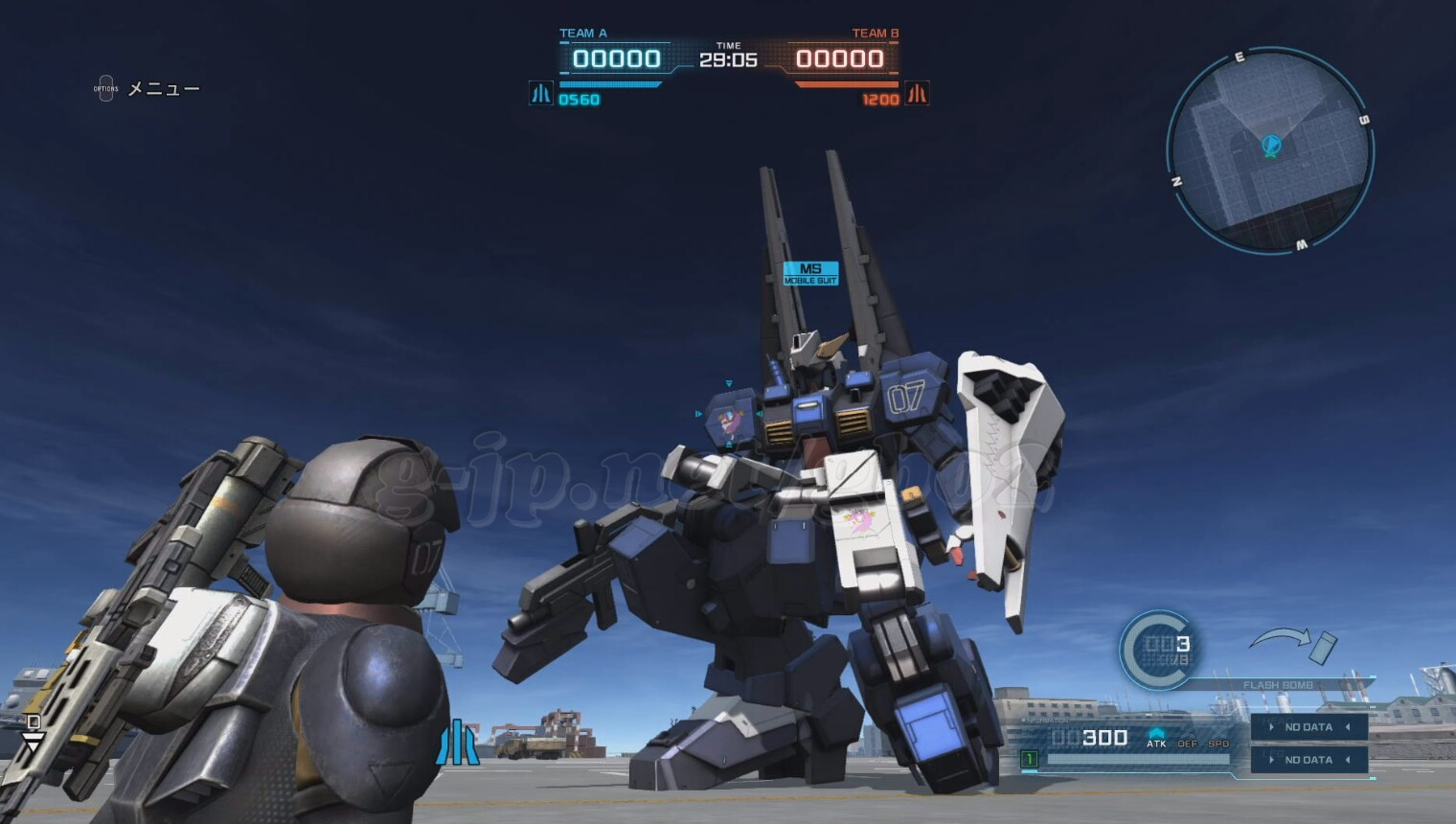Choose the lower NO DATA slot
1456x824 pixels.
point(1308,760)
